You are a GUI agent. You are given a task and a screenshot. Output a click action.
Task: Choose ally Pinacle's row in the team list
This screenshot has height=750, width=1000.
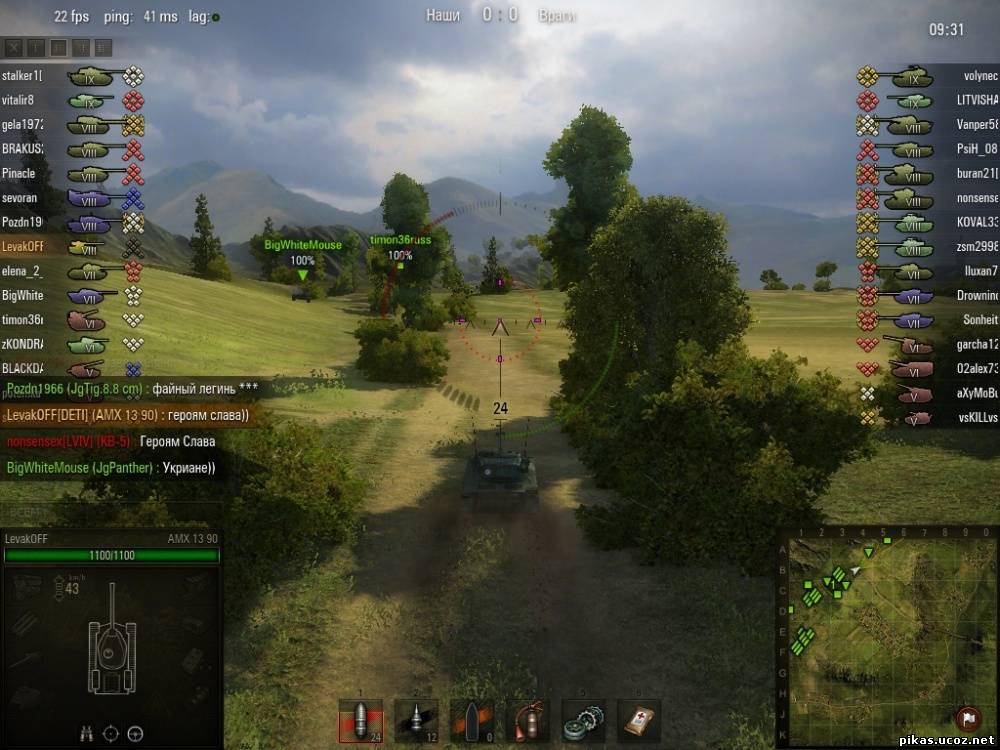18,173
